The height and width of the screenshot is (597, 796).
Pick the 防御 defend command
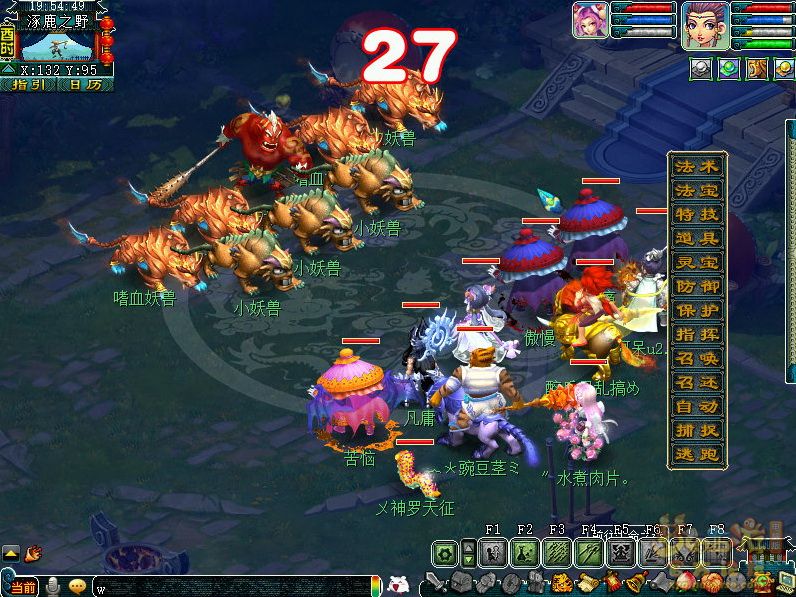tap(697, 286)
